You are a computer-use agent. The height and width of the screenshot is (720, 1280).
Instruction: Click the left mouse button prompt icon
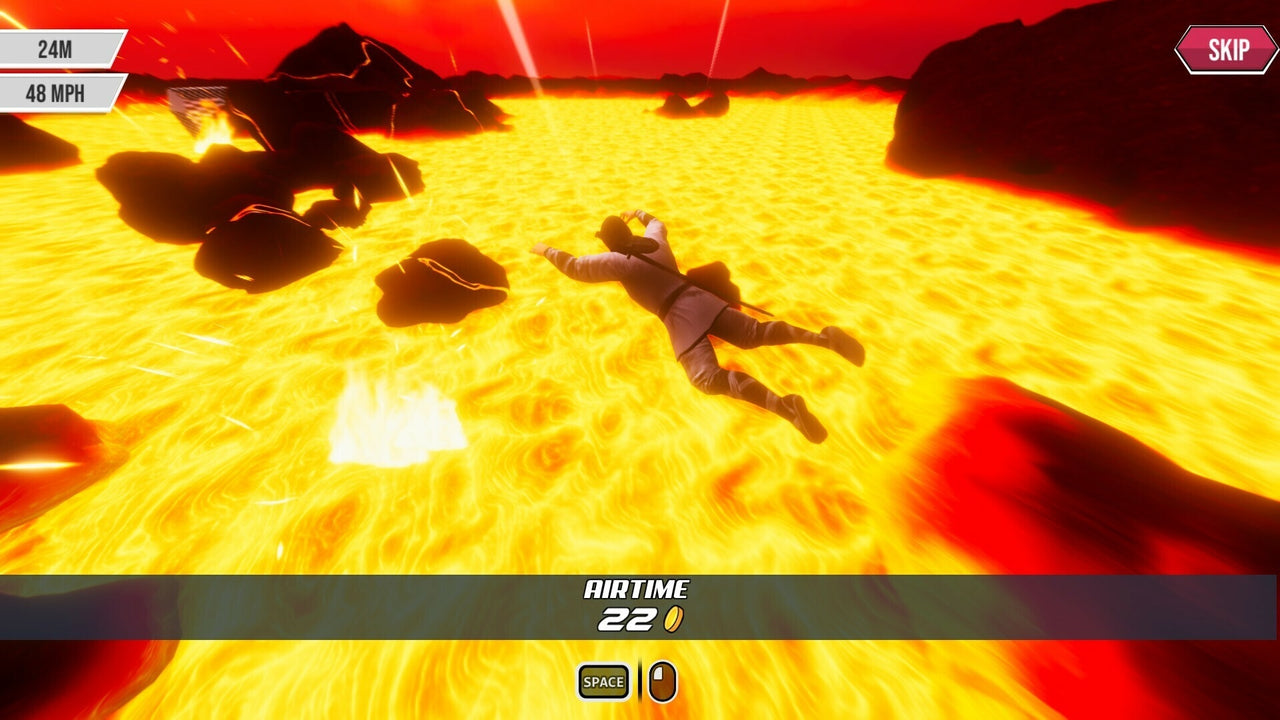point(661,678)
